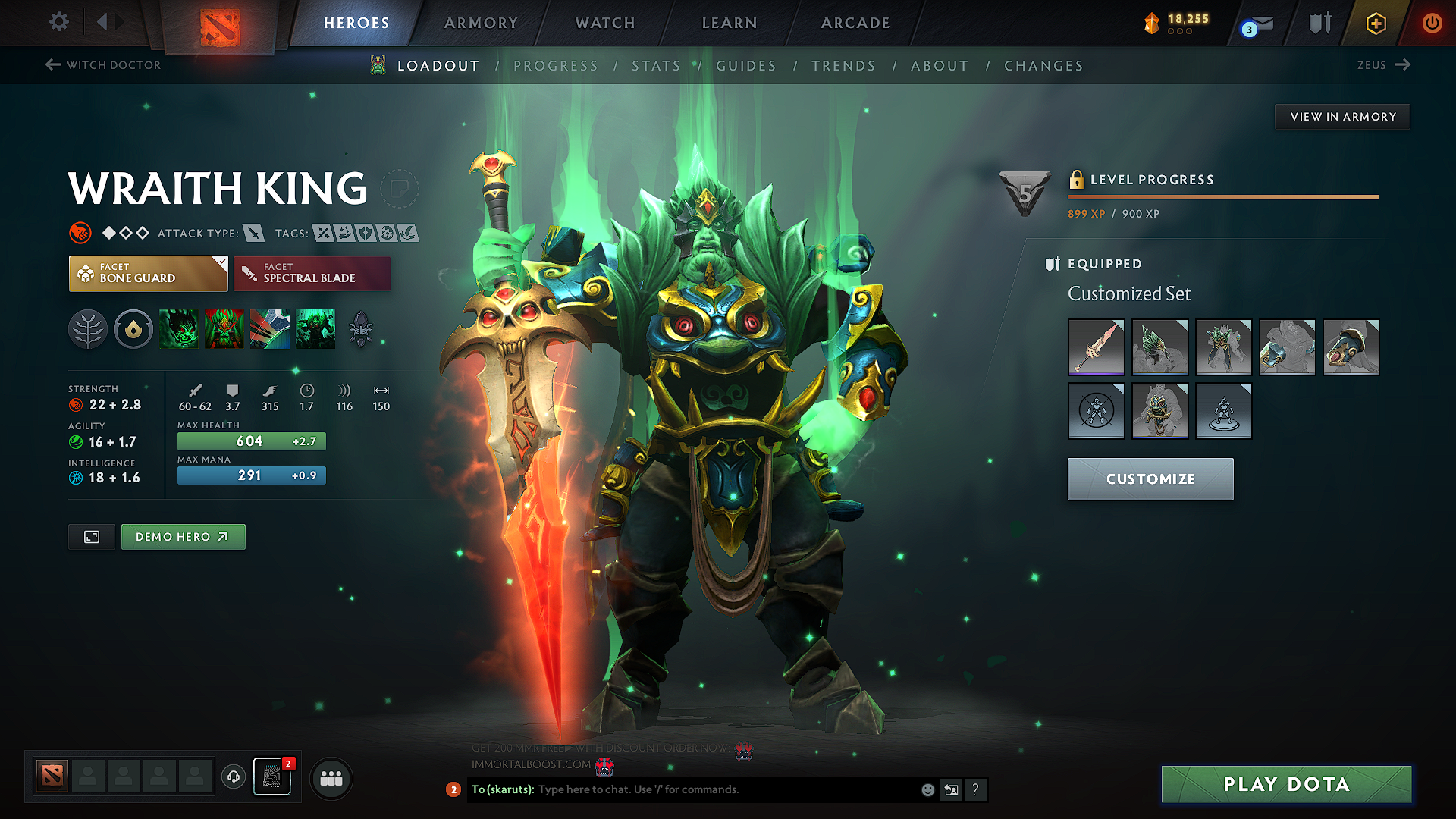
Task: Open the Wraith King talent tree icon
Action: tap(88, 329)
